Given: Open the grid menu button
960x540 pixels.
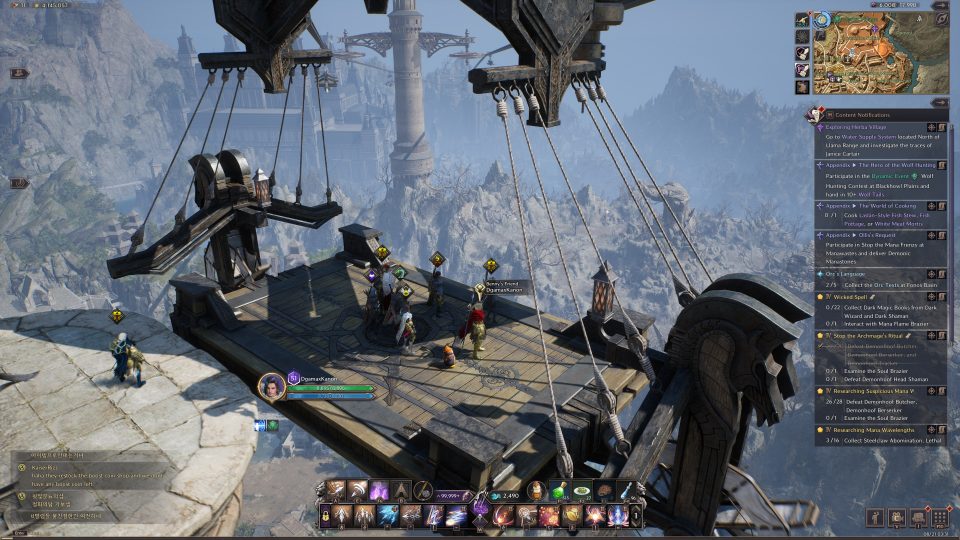Looking at the screenshot, I should [x=939, y=517].
